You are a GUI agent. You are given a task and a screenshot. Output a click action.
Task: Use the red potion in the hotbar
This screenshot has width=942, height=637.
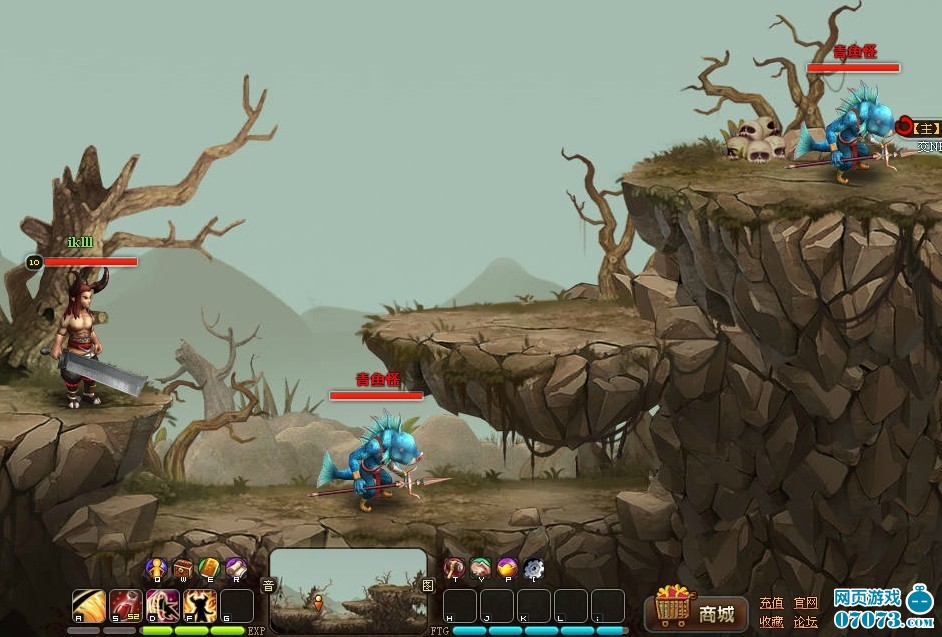coord(125,606)
